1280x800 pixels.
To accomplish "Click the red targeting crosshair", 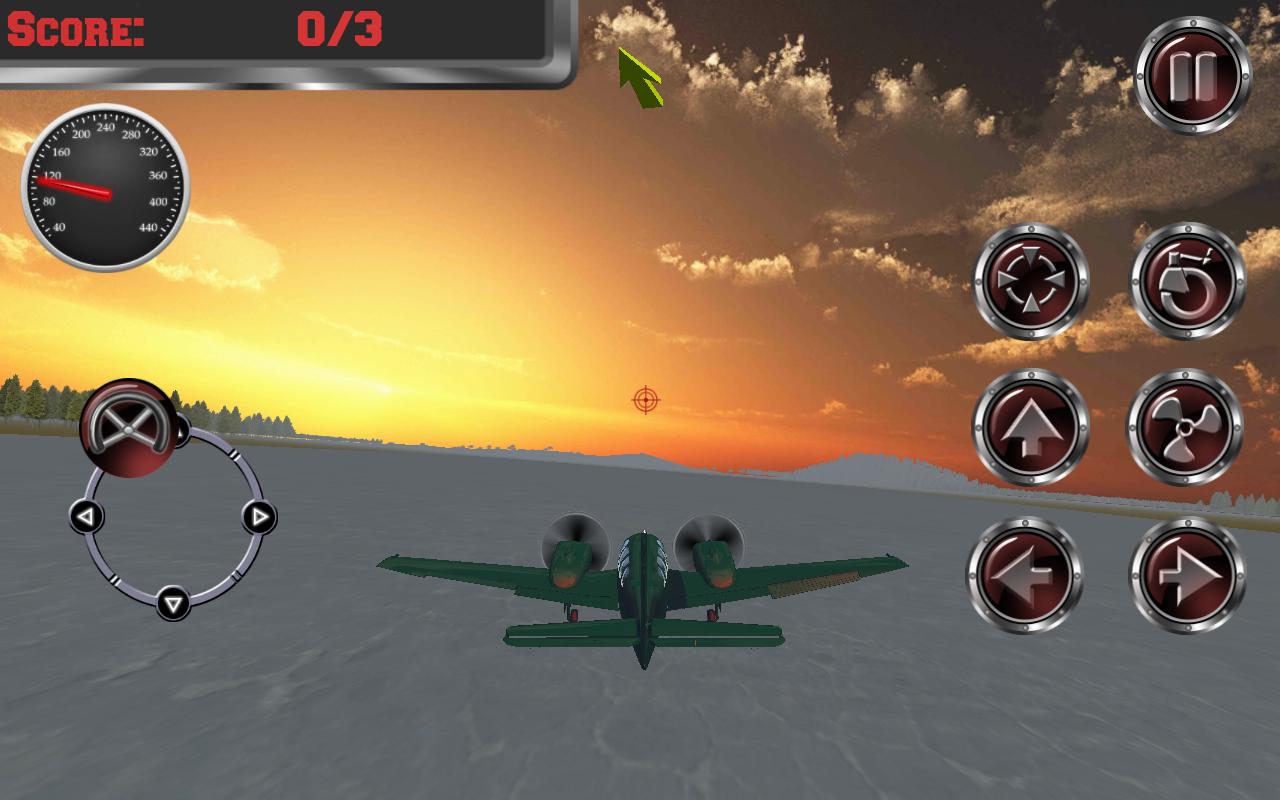I will point(646,399).
